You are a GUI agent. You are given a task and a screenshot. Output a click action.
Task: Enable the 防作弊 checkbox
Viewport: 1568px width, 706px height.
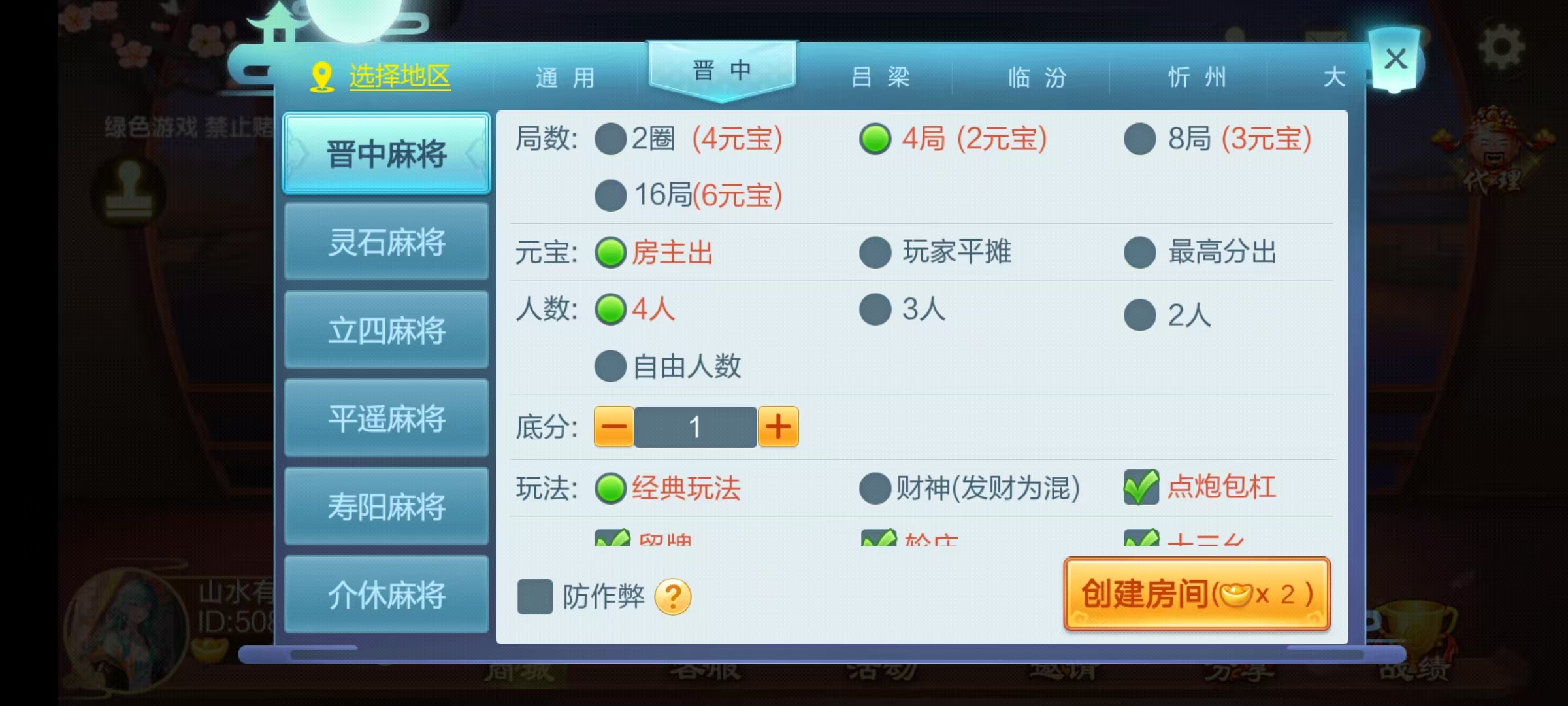(x=534, y=597)
